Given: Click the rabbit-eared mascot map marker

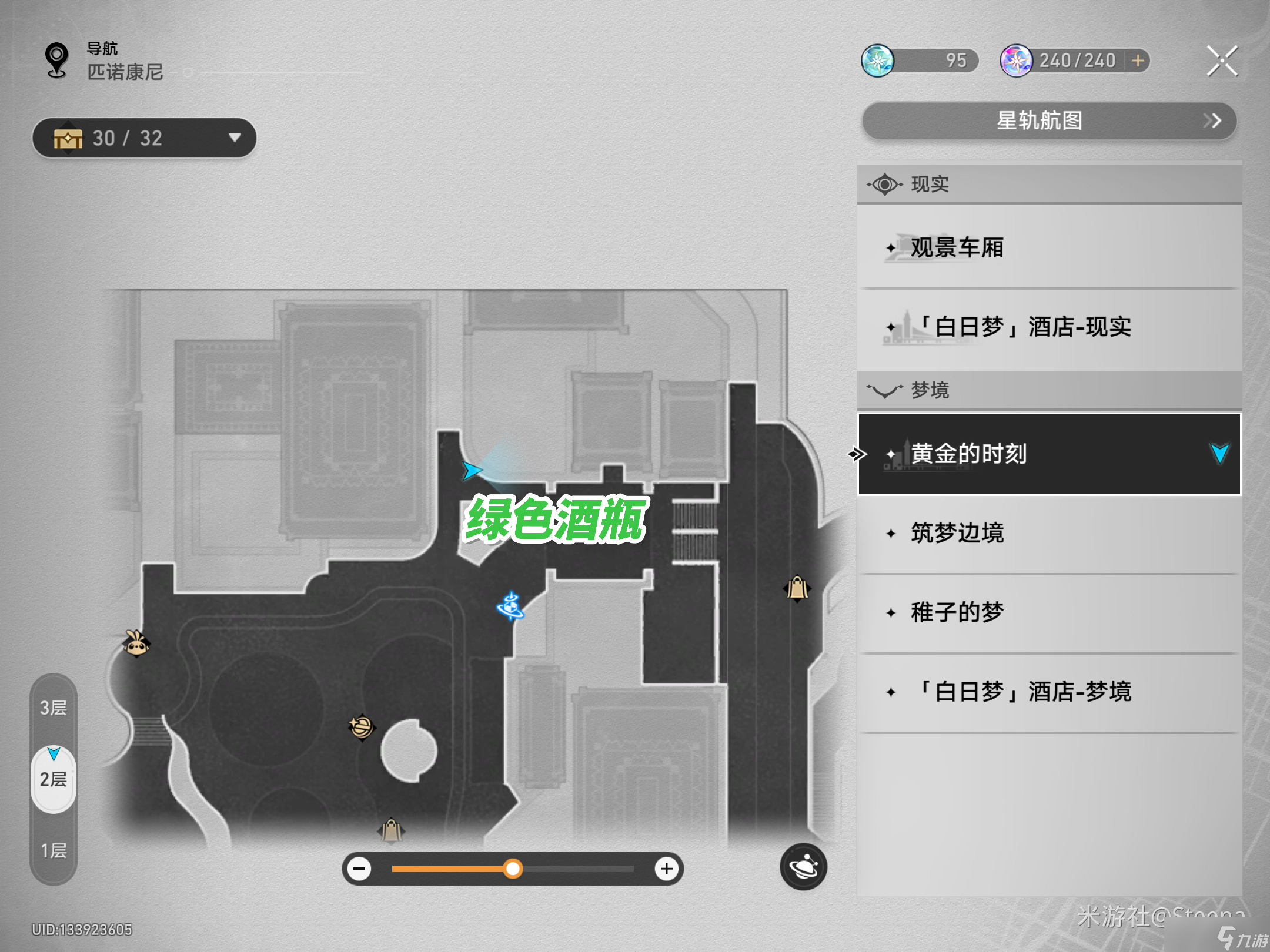Looking at the screenshot, I should click(136, 643).
